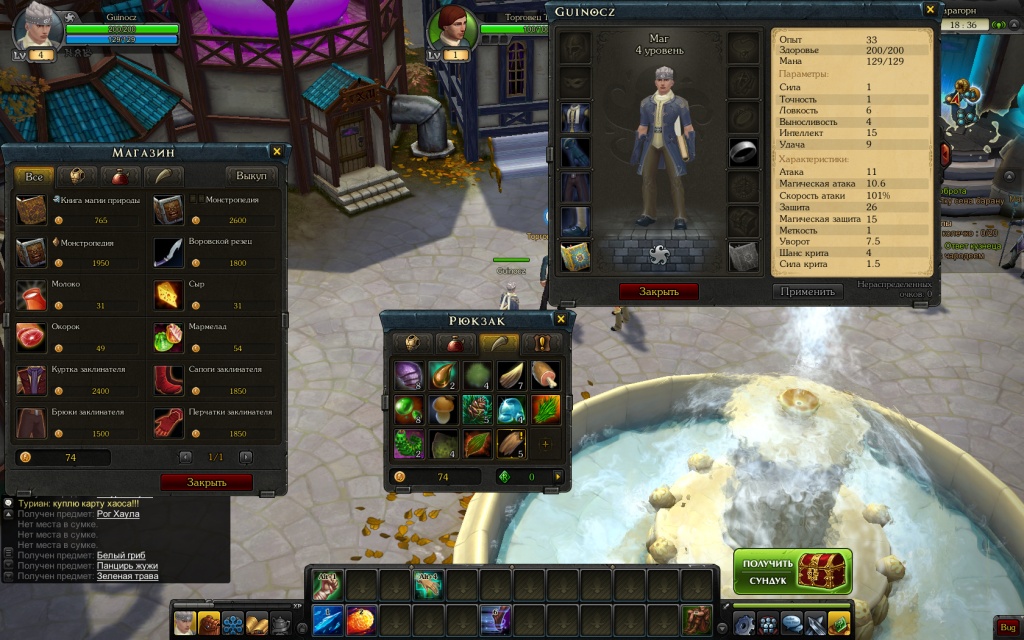Close the Рюкзак backpack window
This screenshot has width=1024, height=640.
(561, 319)
